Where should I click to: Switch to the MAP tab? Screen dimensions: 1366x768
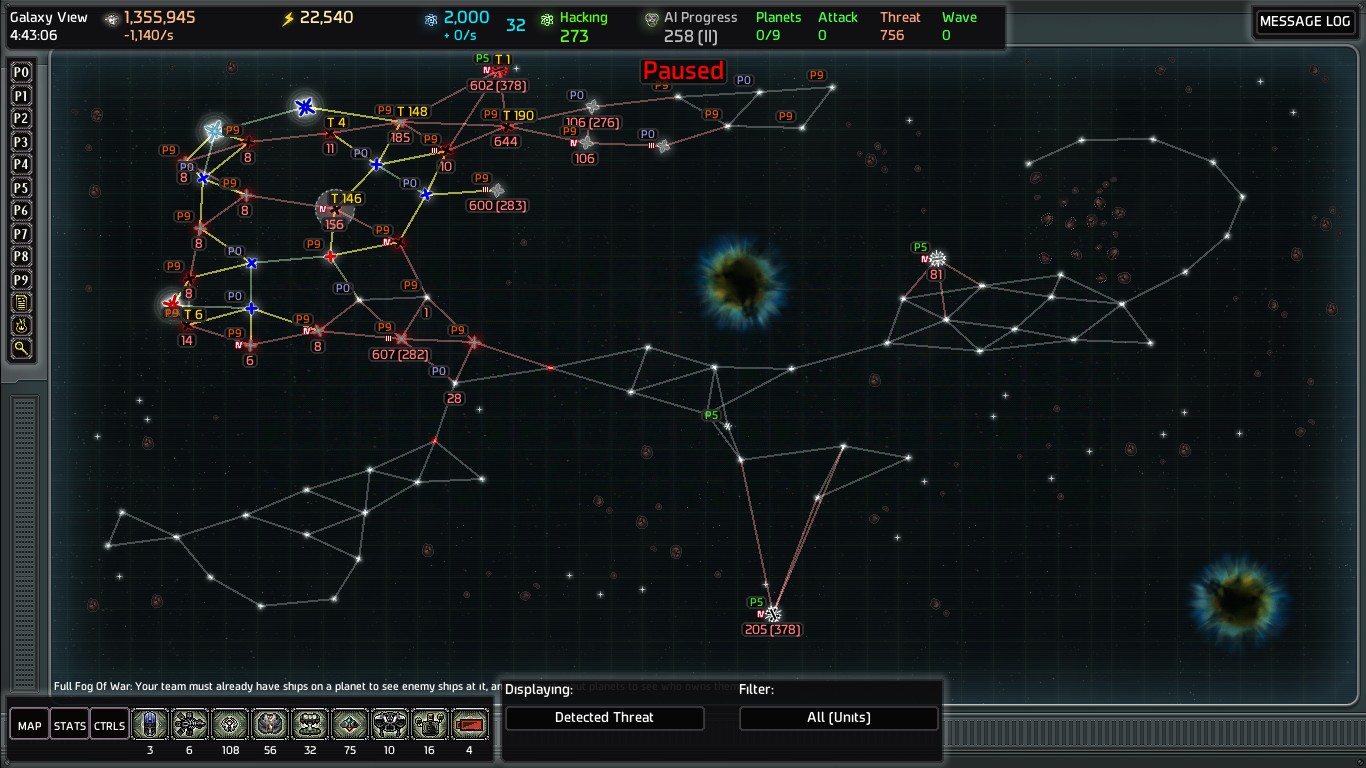[30, 726]
